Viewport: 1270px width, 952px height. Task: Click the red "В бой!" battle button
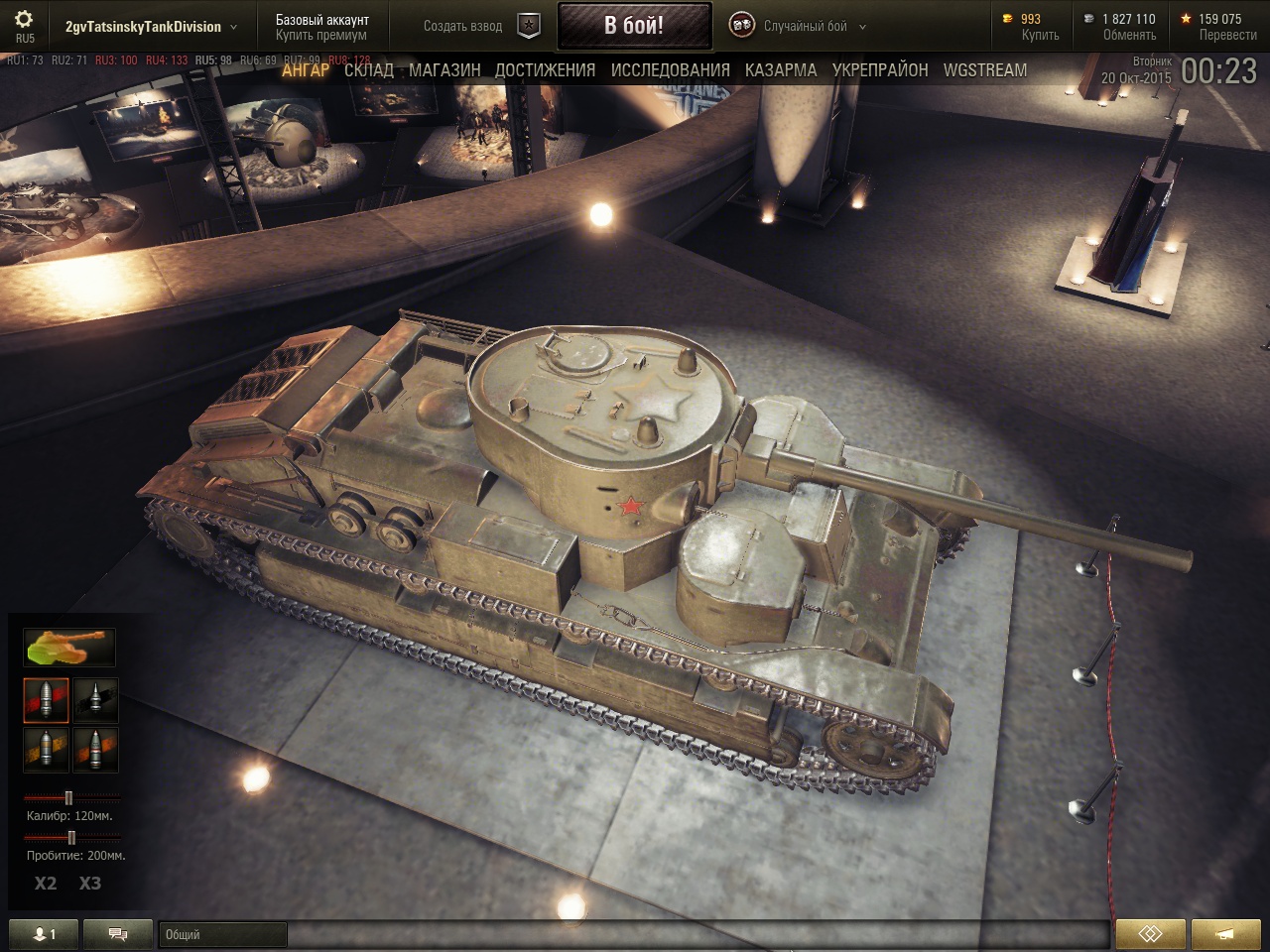click(634, 26)
